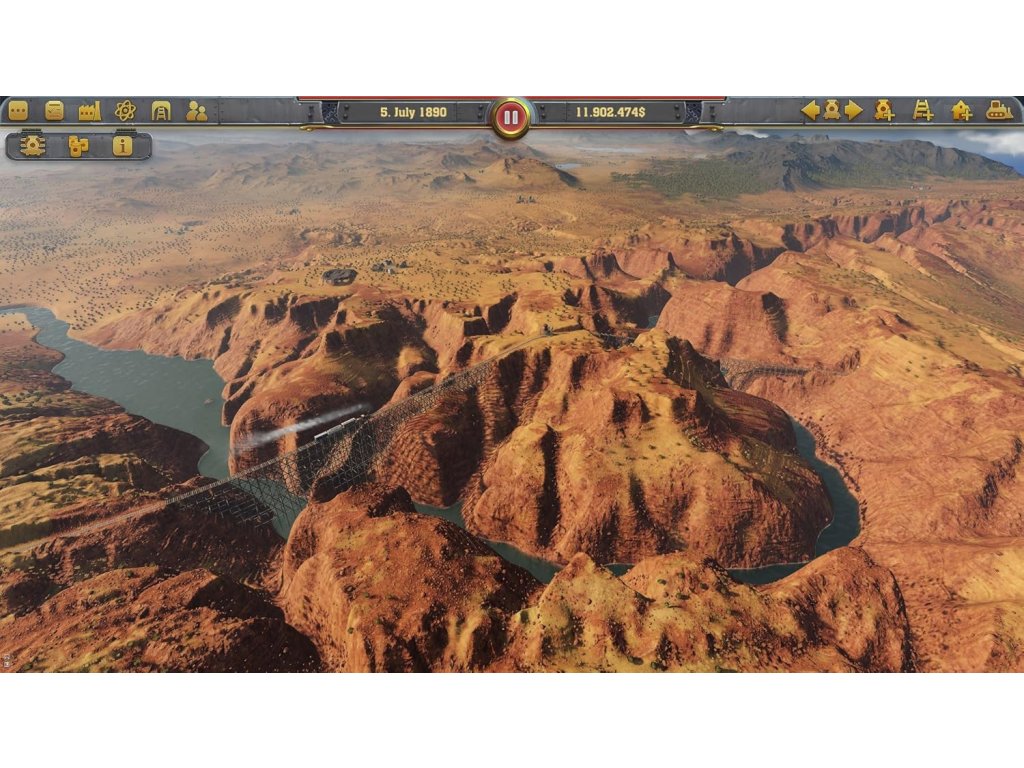Image resolution: width=1024 pixels, height=768 pixels.
Task: Add a new train with locomotive-plus icon
Action: coord(884,111)
